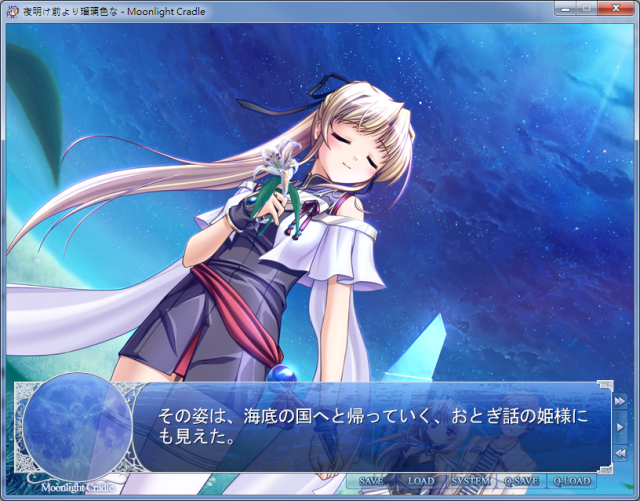Image resolution: width=640 pixels, height=501 pixels.
Task: Activate the double-arrow skip forward button
Action: pyautogui.click(x=620, y=401)
